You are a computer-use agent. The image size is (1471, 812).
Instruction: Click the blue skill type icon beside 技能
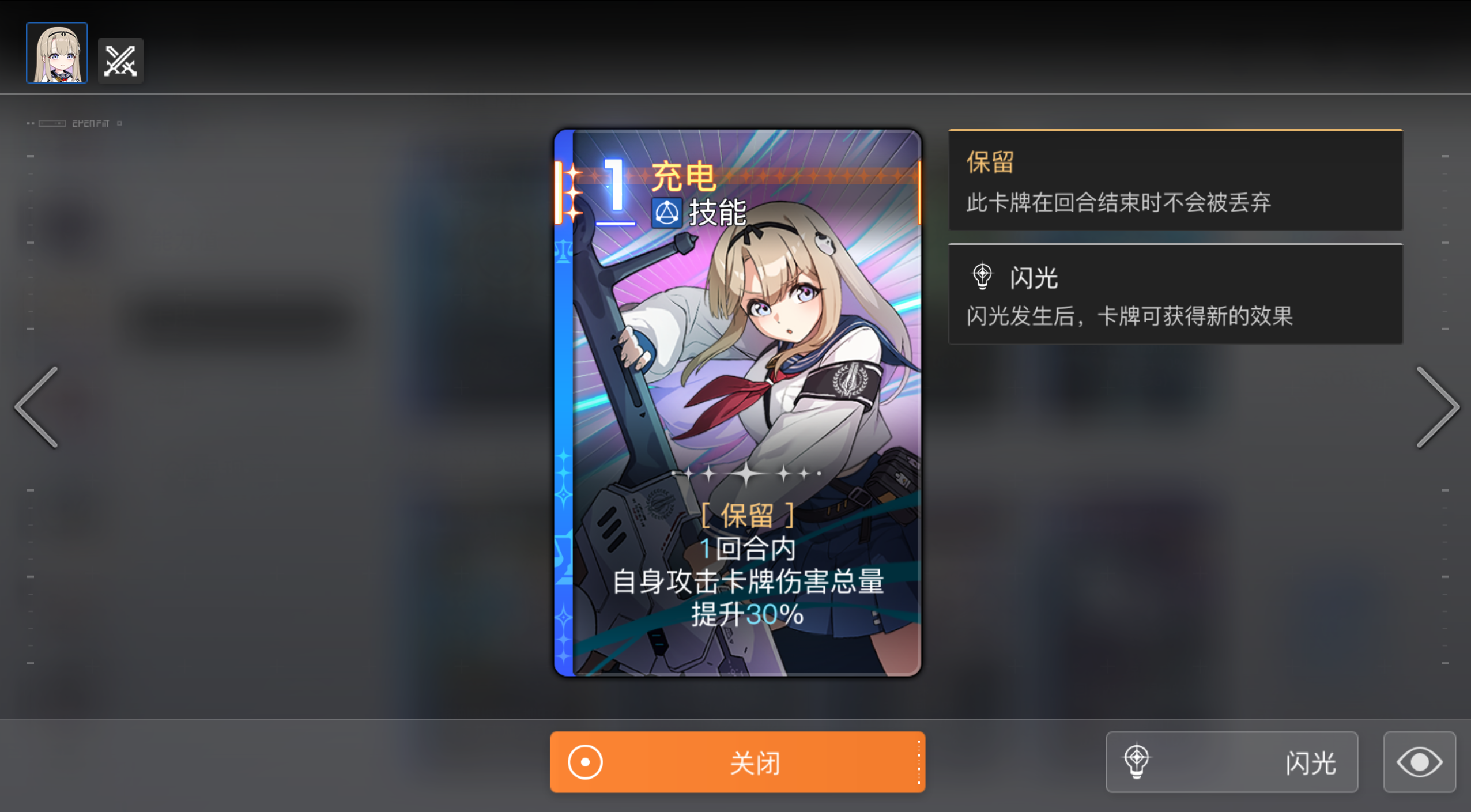click(667, 212)
